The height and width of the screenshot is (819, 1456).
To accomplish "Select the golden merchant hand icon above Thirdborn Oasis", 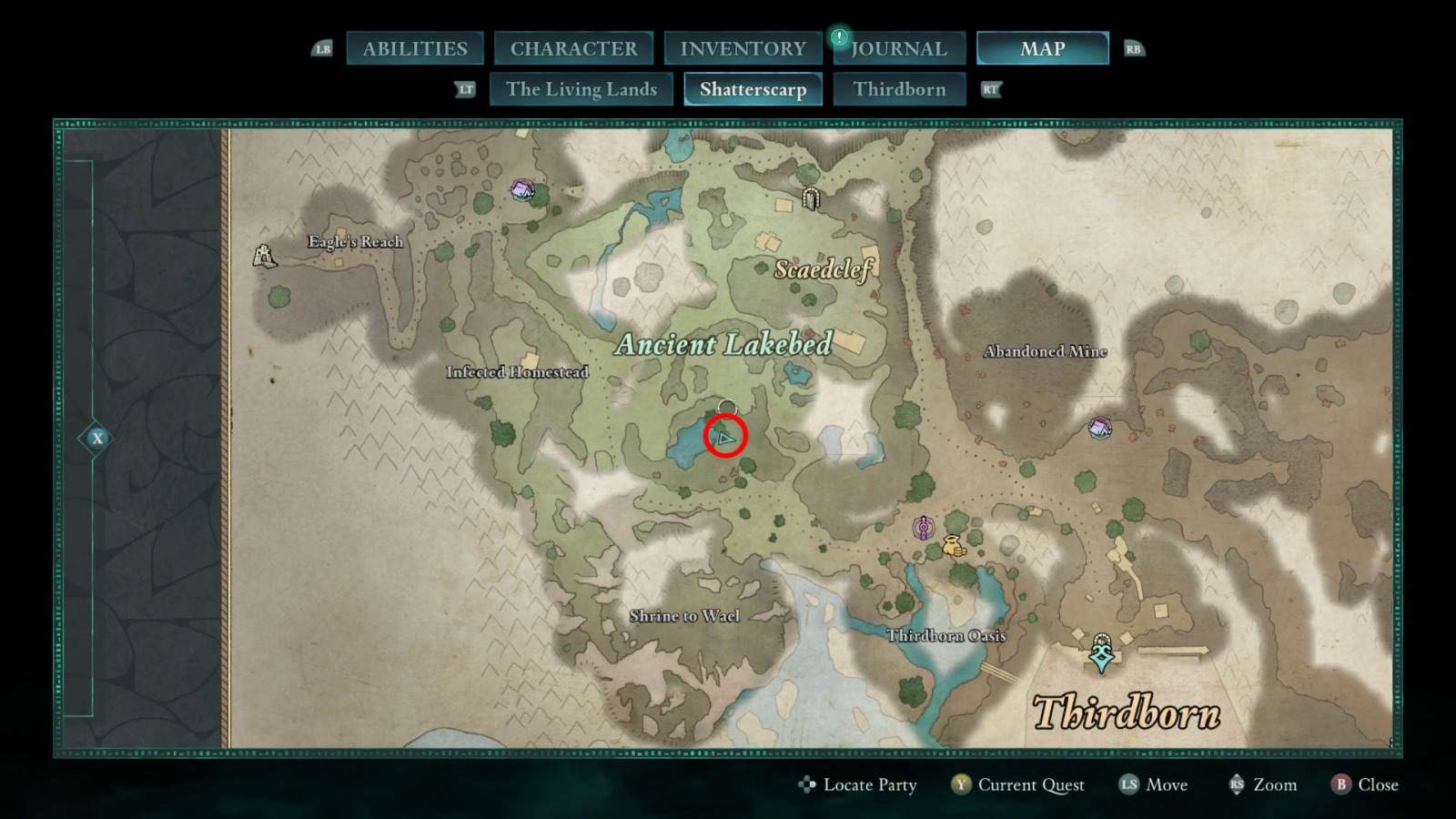I will [x=954, y=546].
